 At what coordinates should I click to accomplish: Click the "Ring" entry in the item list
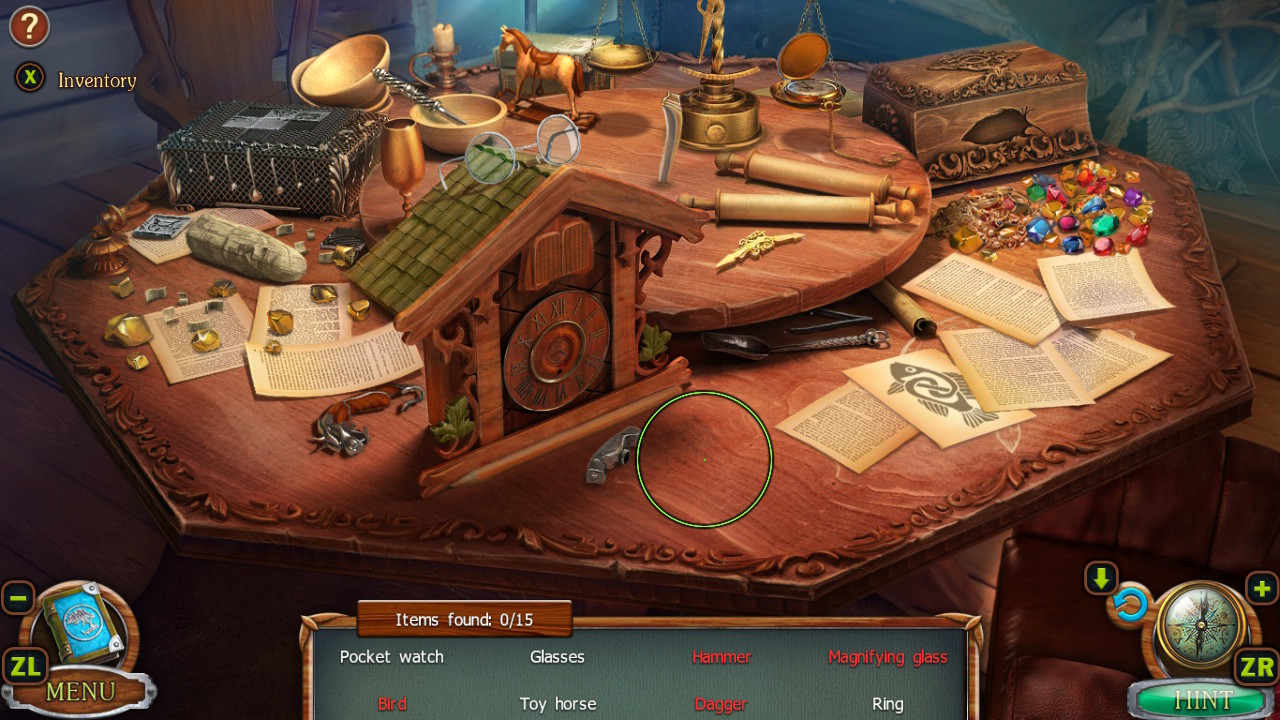pos(888,704)
